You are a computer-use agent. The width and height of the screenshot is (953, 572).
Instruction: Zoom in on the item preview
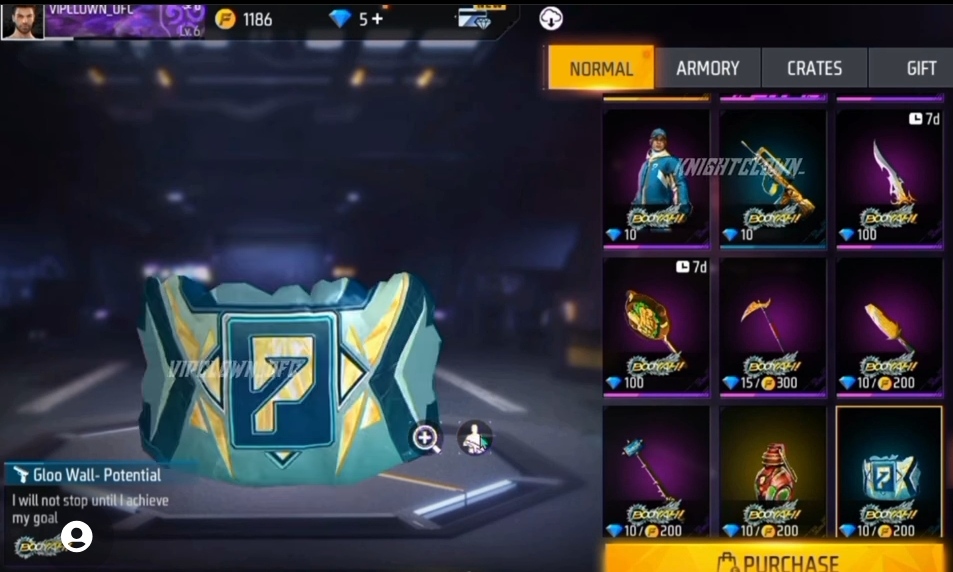coord(427,438)
